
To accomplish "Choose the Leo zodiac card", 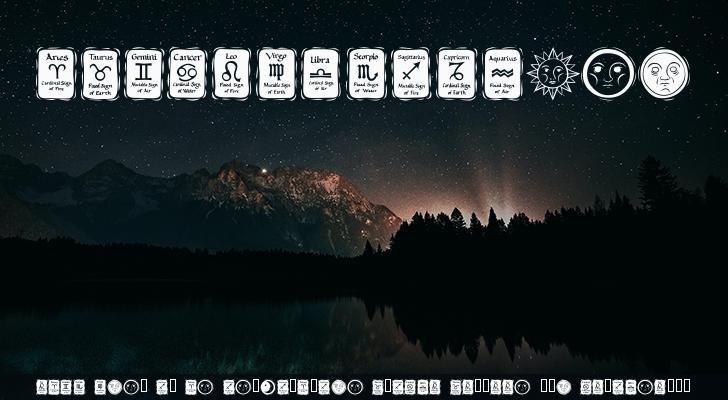I will click(231, 74).
